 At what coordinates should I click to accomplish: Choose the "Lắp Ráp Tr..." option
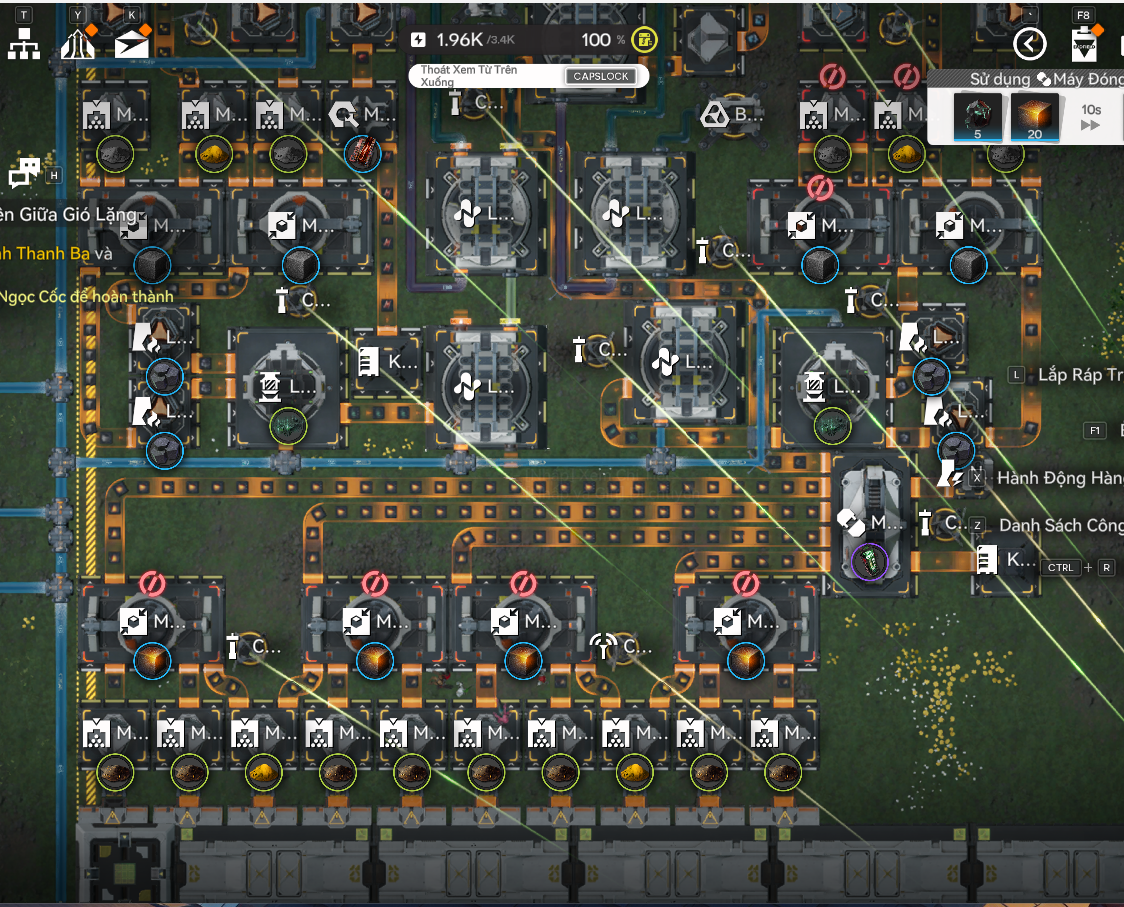1078,375
